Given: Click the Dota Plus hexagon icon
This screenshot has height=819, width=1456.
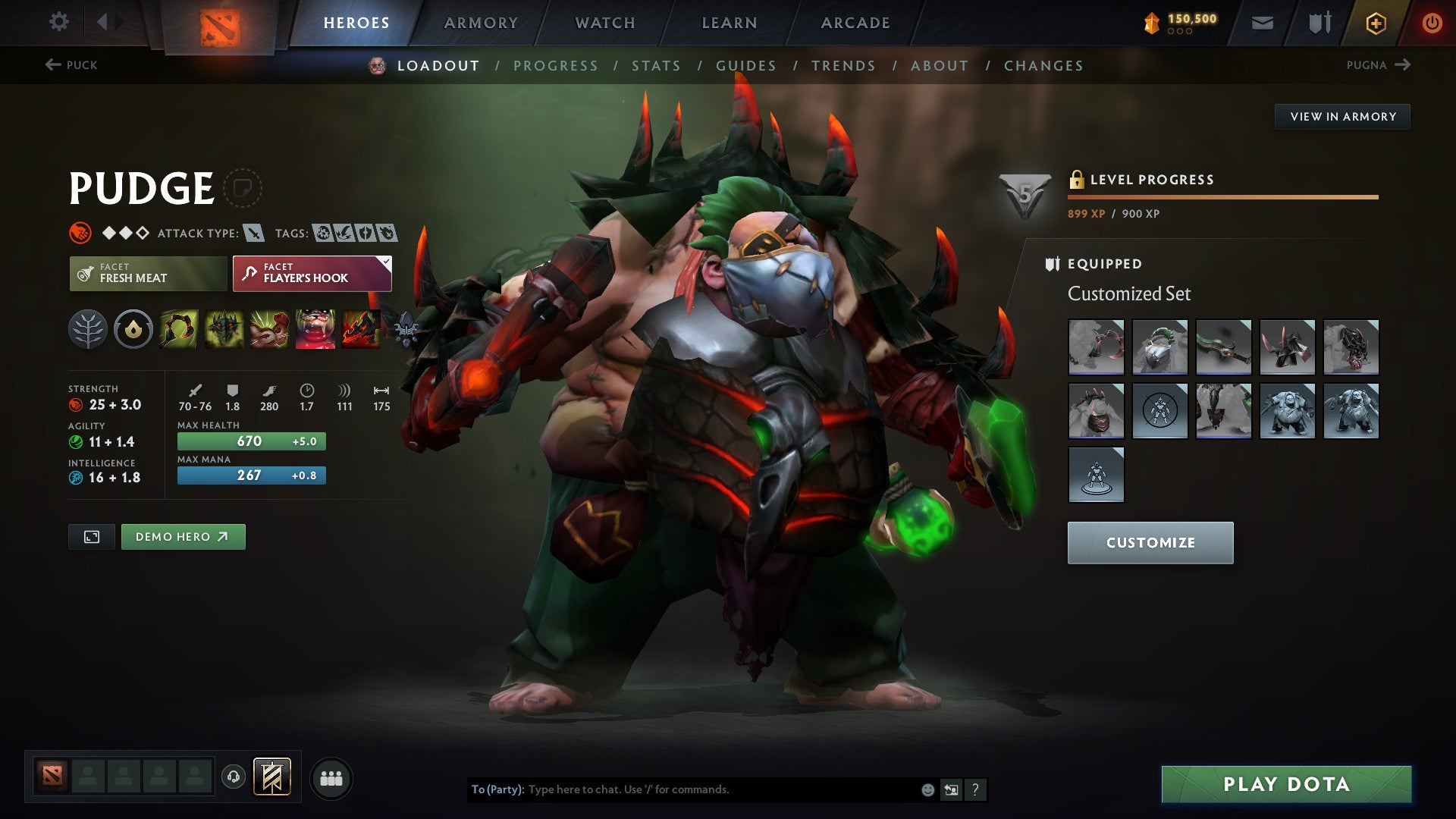Looking at the screenshot, I should point(1377,22).
